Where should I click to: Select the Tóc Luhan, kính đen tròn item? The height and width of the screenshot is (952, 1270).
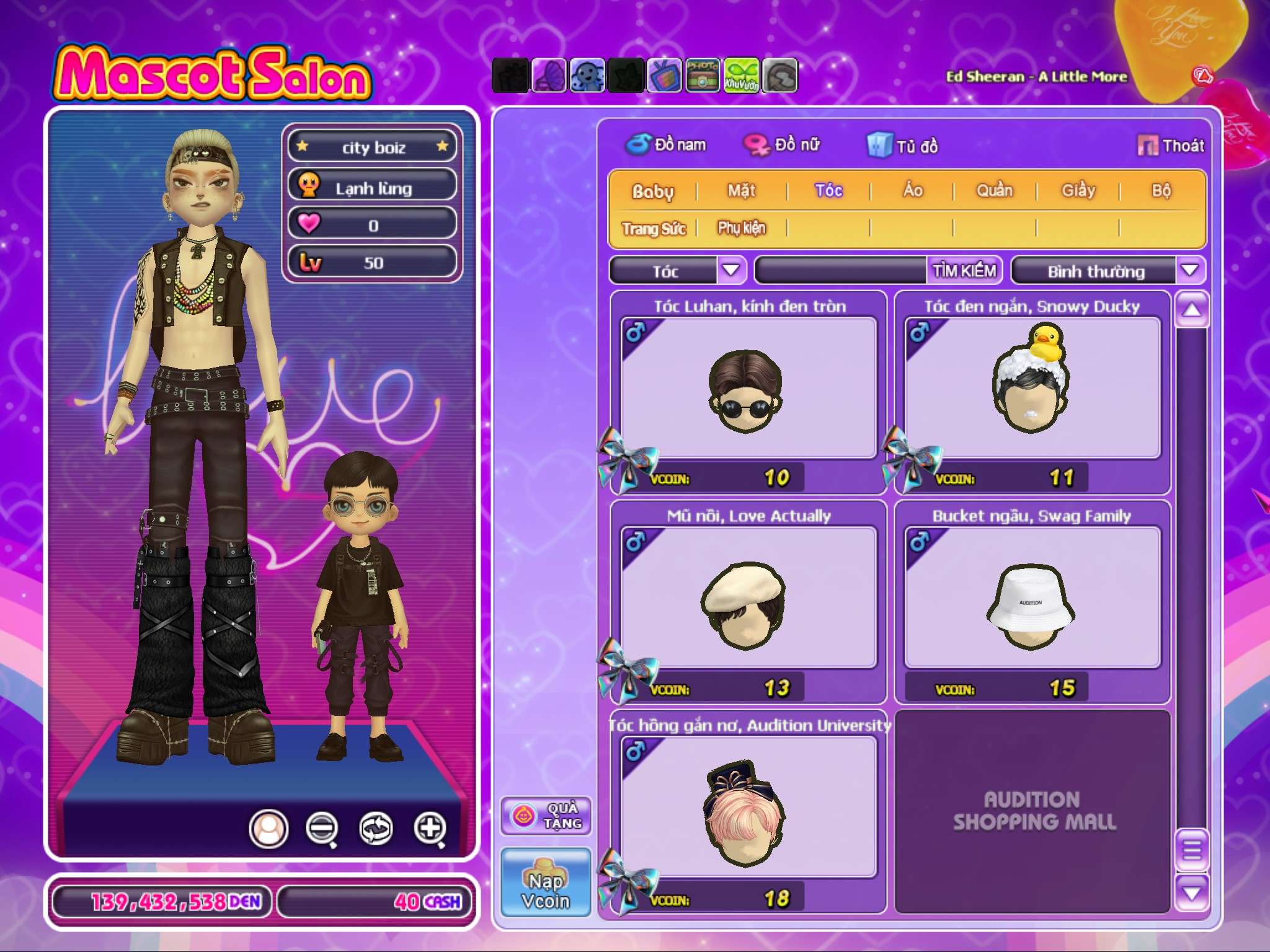(748, 389)
